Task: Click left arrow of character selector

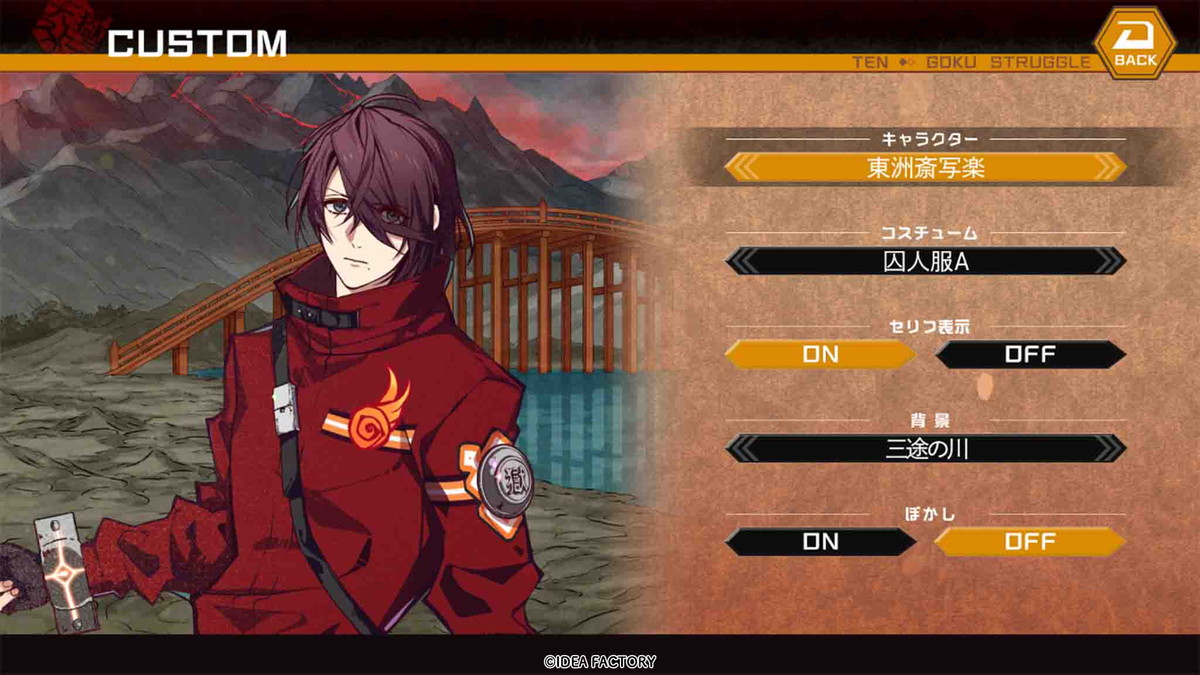Action: 744,167
